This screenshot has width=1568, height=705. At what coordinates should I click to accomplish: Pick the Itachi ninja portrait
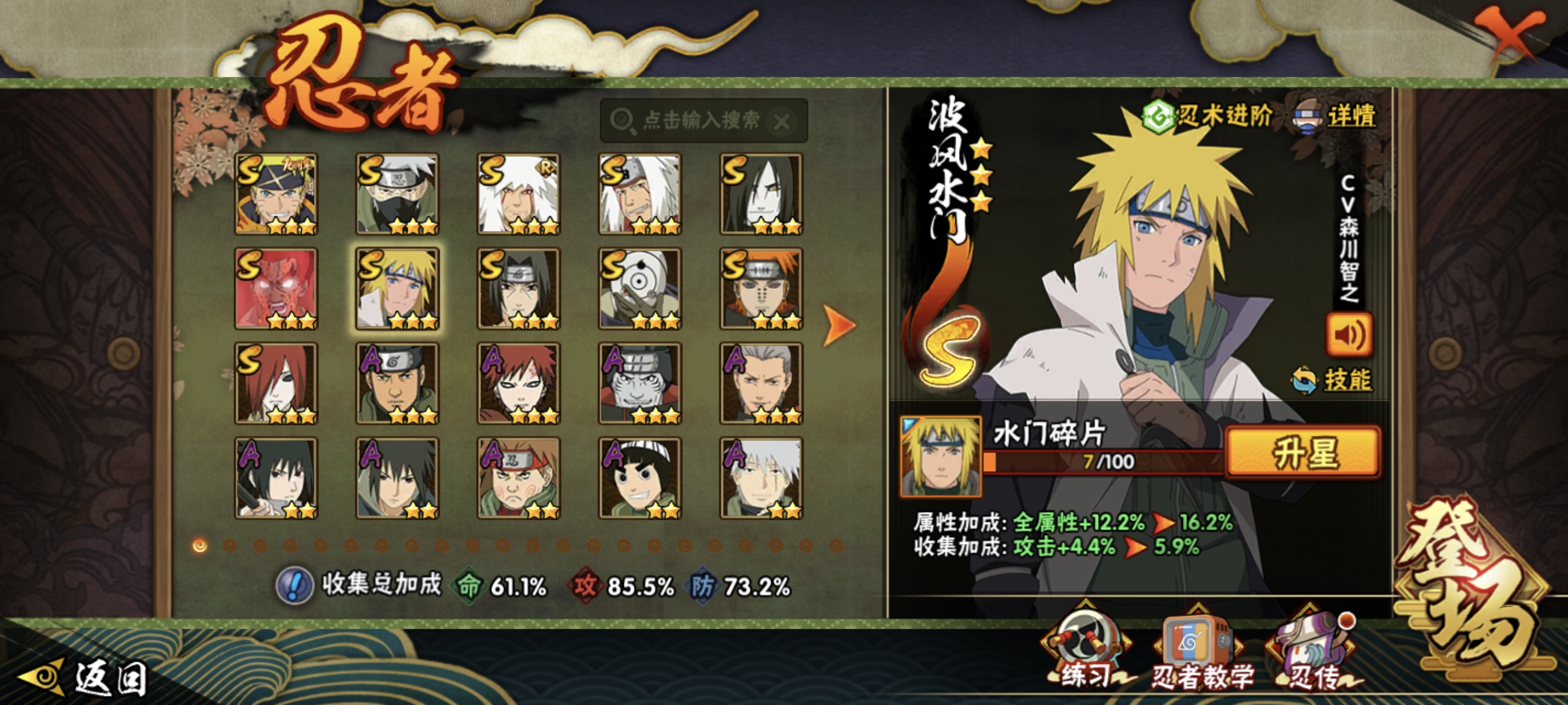(x=518, y=289)
